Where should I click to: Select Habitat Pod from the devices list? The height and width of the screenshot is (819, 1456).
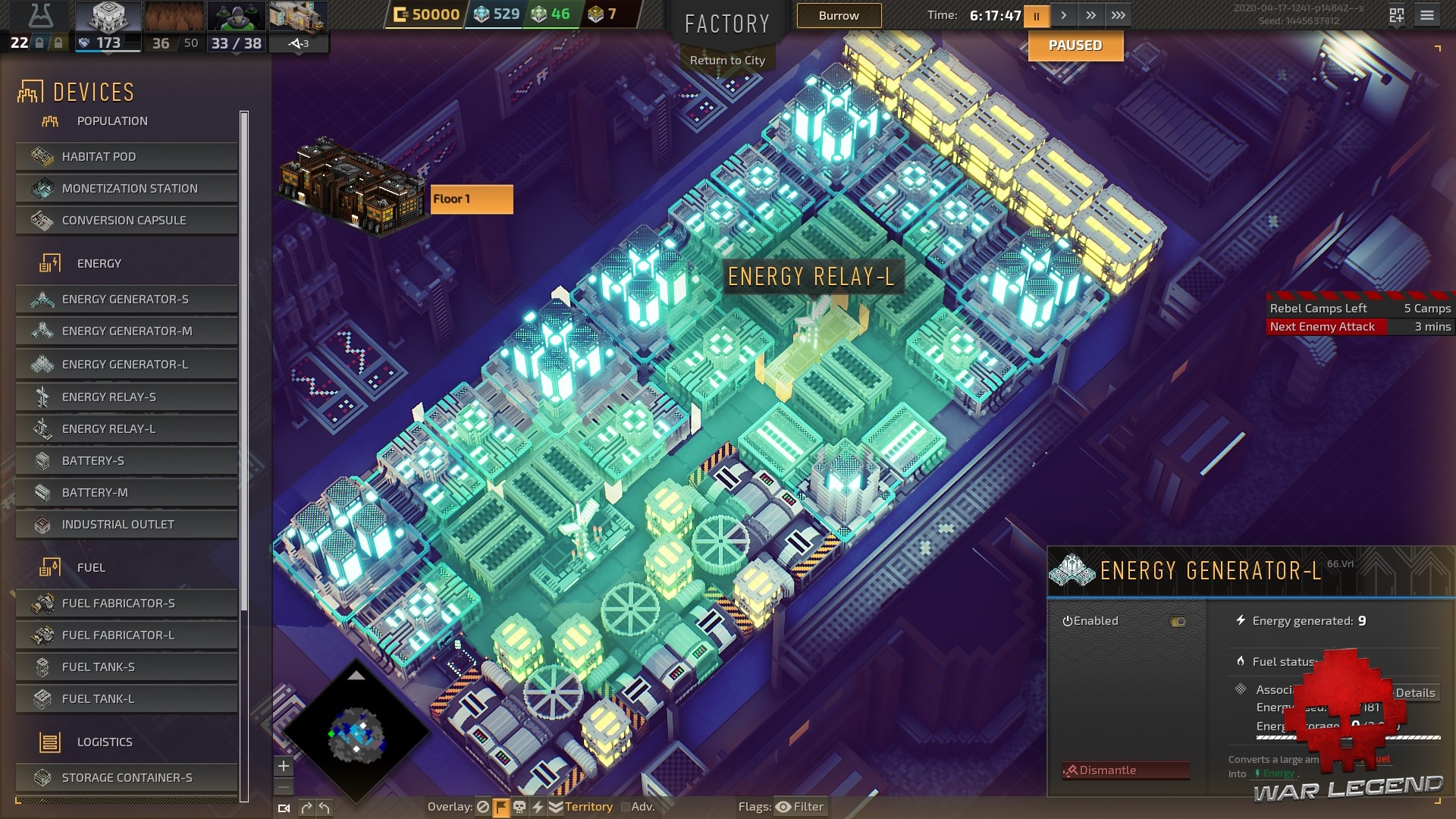pos(127,157)
